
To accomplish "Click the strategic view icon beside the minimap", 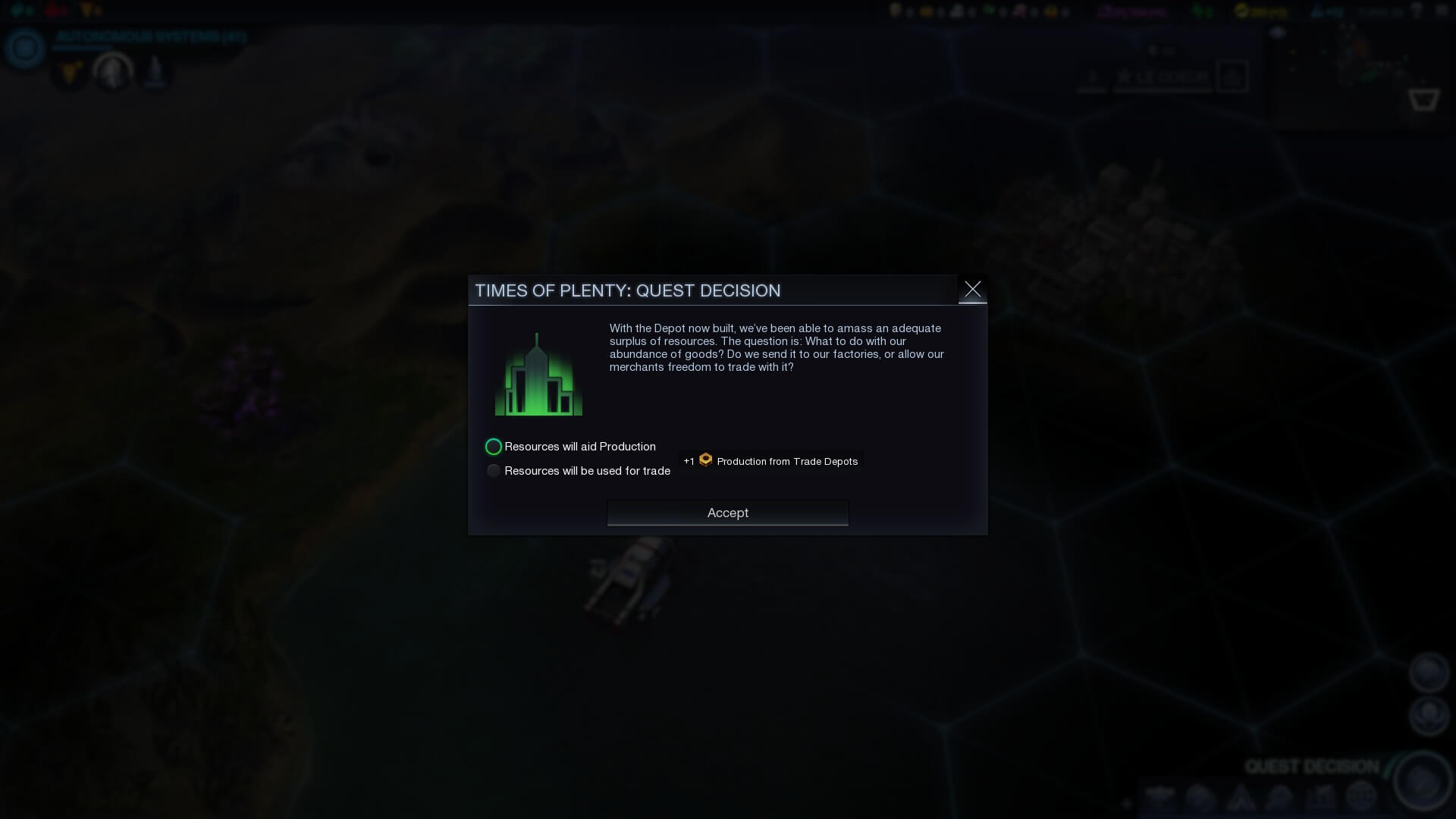I will click(1423, 99).
